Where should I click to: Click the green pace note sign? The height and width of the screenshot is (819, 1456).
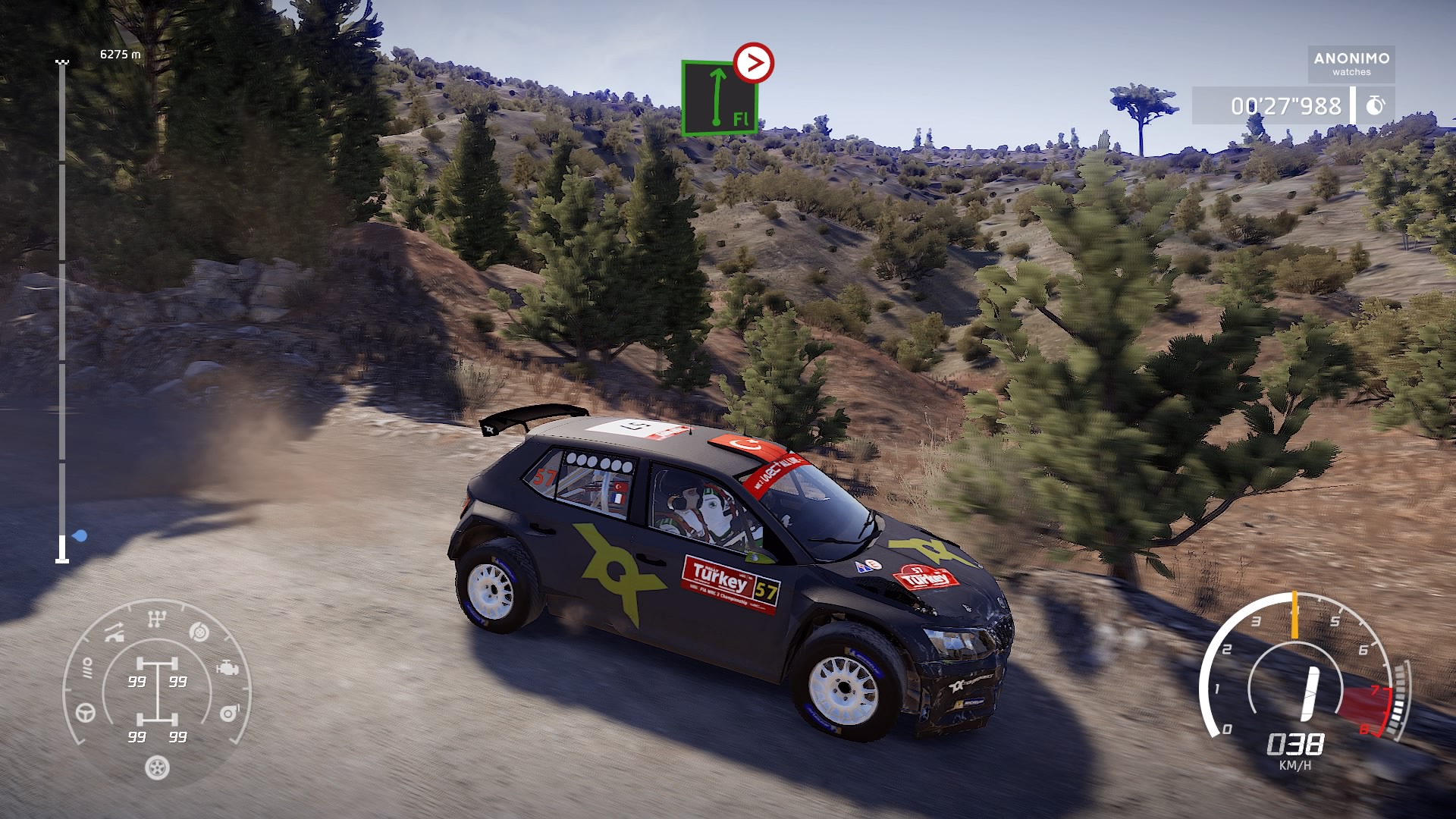(718, 98)
